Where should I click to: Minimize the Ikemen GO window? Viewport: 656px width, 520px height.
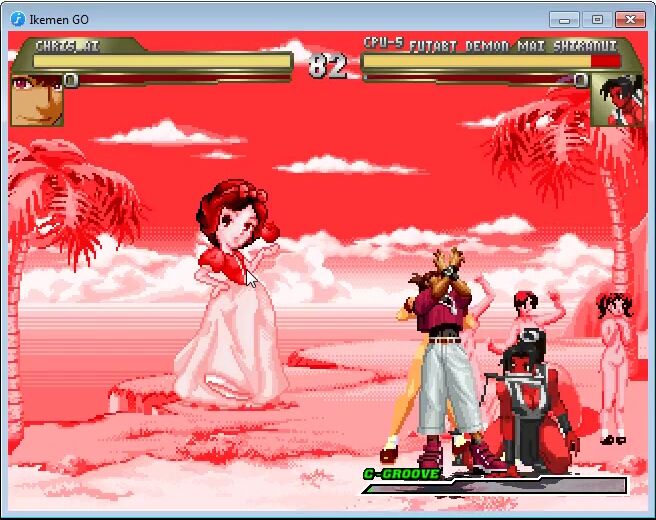pos(565,19)
